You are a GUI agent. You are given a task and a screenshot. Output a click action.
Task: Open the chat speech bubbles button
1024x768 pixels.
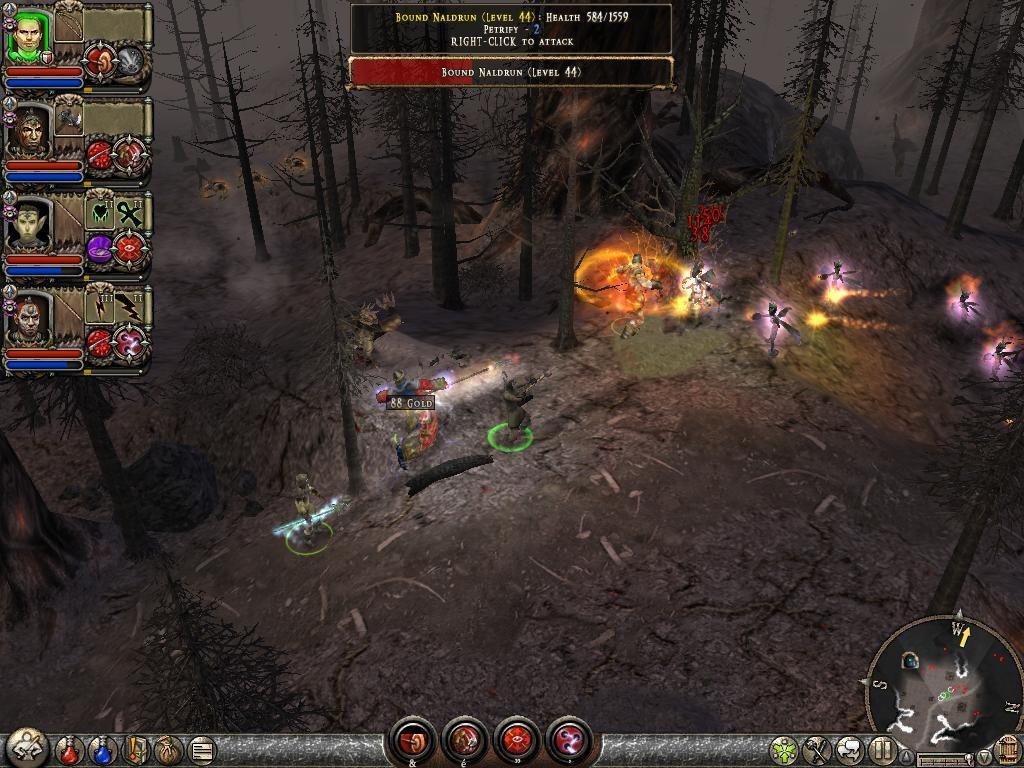[x=849, y=749]
